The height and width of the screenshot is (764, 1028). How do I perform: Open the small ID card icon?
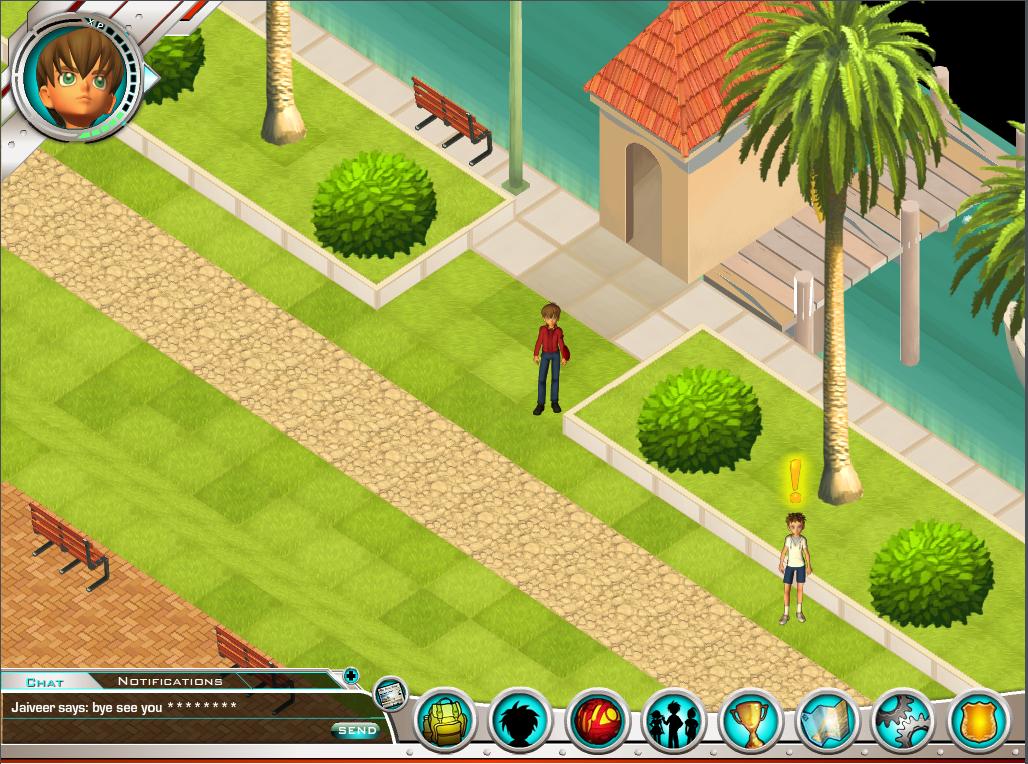389,693
